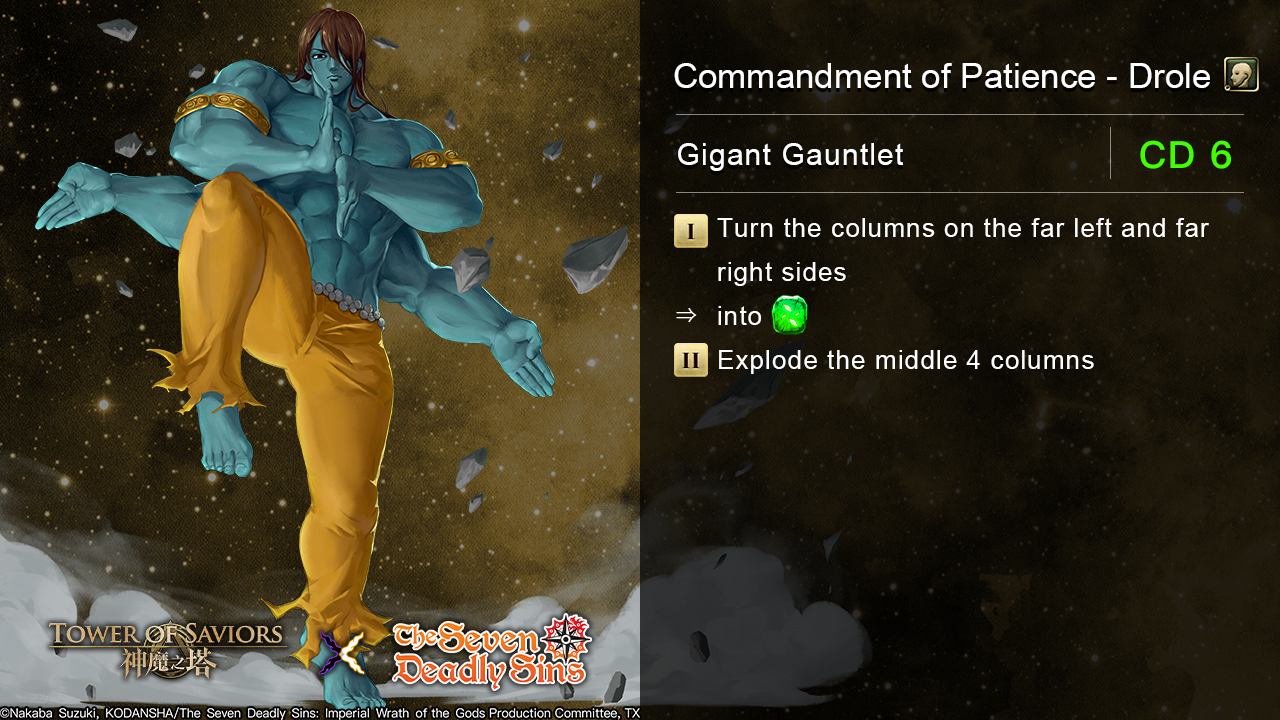Click the race icon beside Drole's name
This screenshot has height=720, width=1280.
click(x=1241, y=76)
